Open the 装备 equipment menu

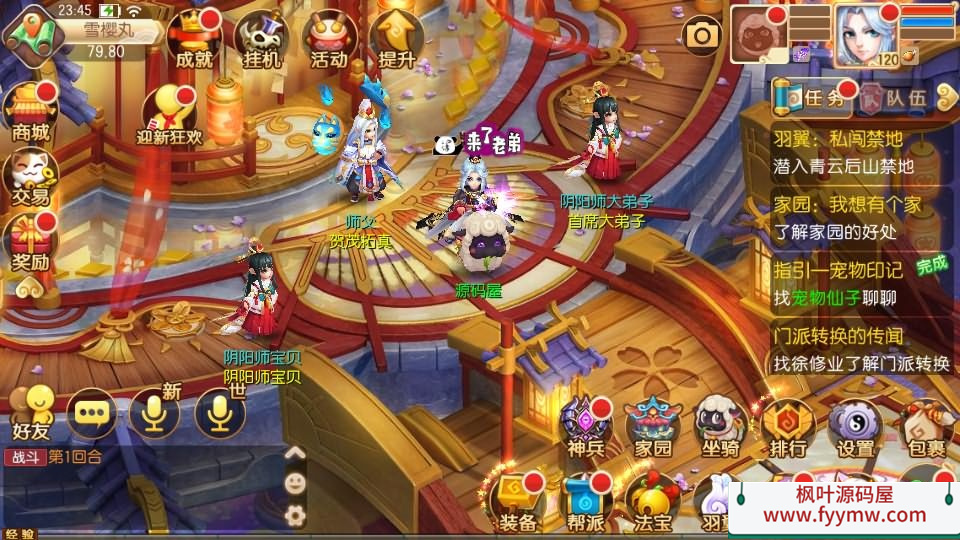pos(518,500)
